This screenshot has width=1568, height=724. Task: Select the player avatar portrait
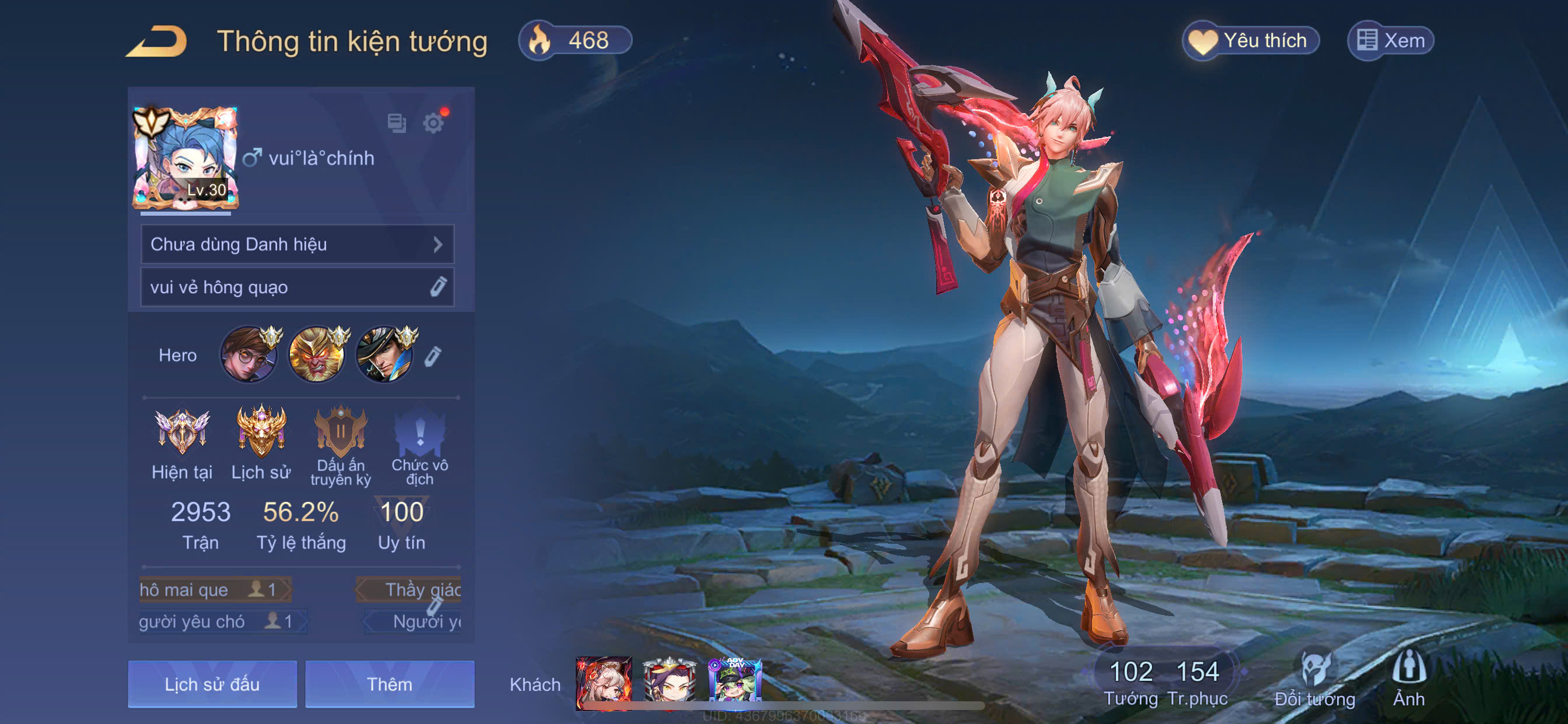pyautogui.click(x=185, y=158)
